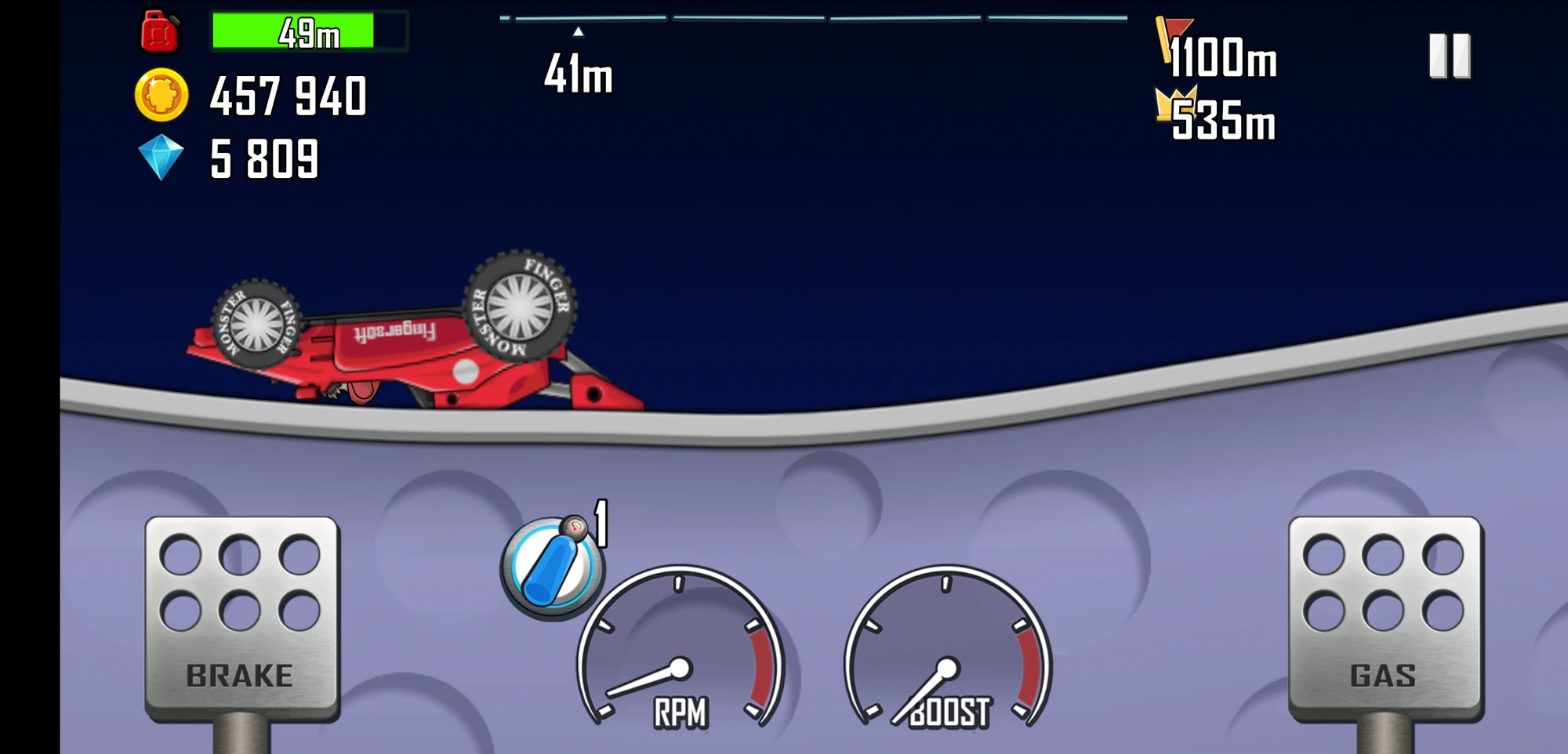Image resolution: width=1568 pixels, height=754 pixels.
Task: Click the coin total 457 940 counter
Action: (288, 96)
